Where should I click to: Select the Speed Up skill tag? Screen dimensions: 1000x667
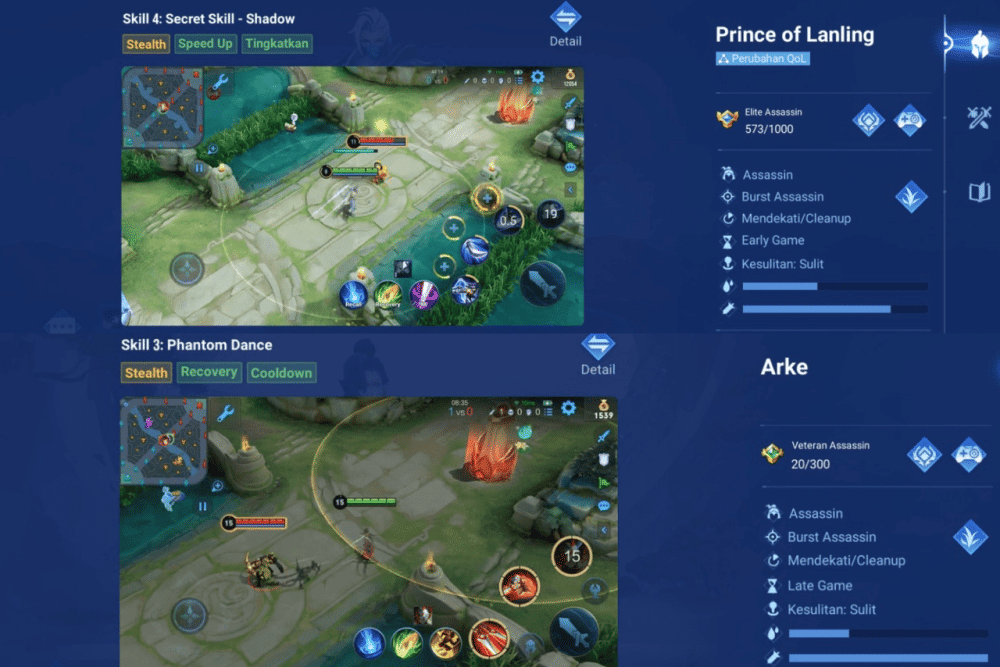205,44
